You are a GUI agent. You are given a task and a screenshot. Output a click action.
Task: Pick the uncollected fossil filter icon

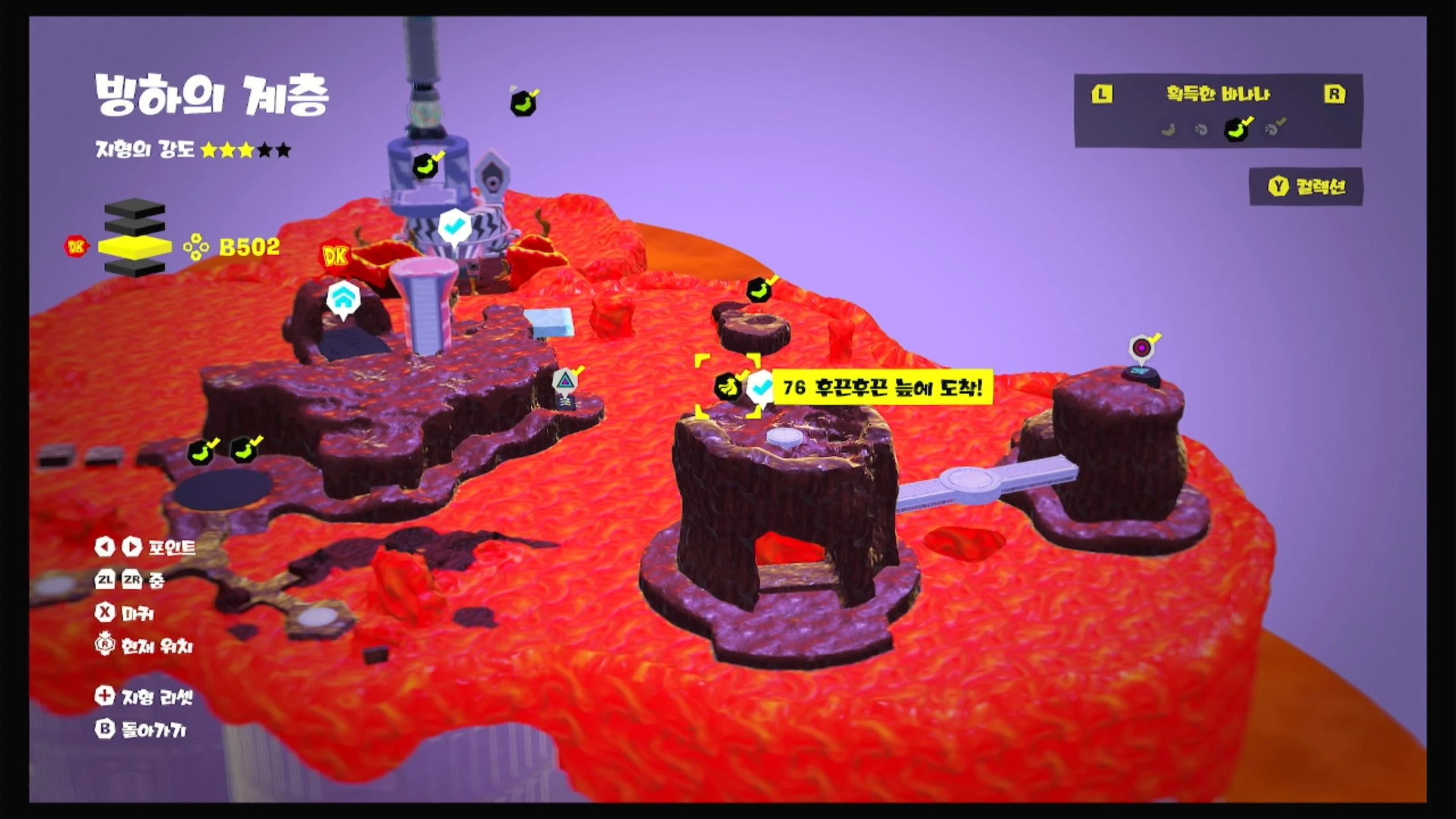pyautogui.click(x=1201, y=130)
